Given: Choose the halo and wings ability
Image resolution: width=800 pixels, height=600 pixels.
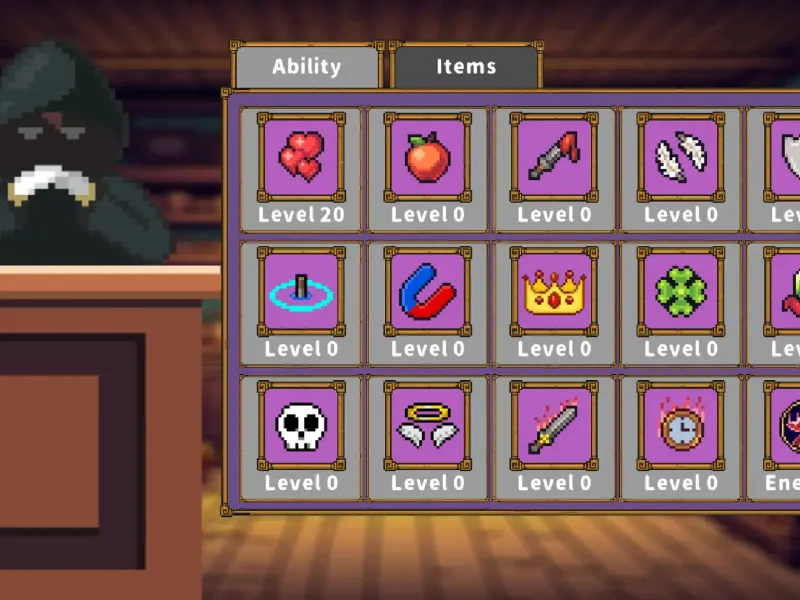Looking at the screenshot, I should pos(427,426).
